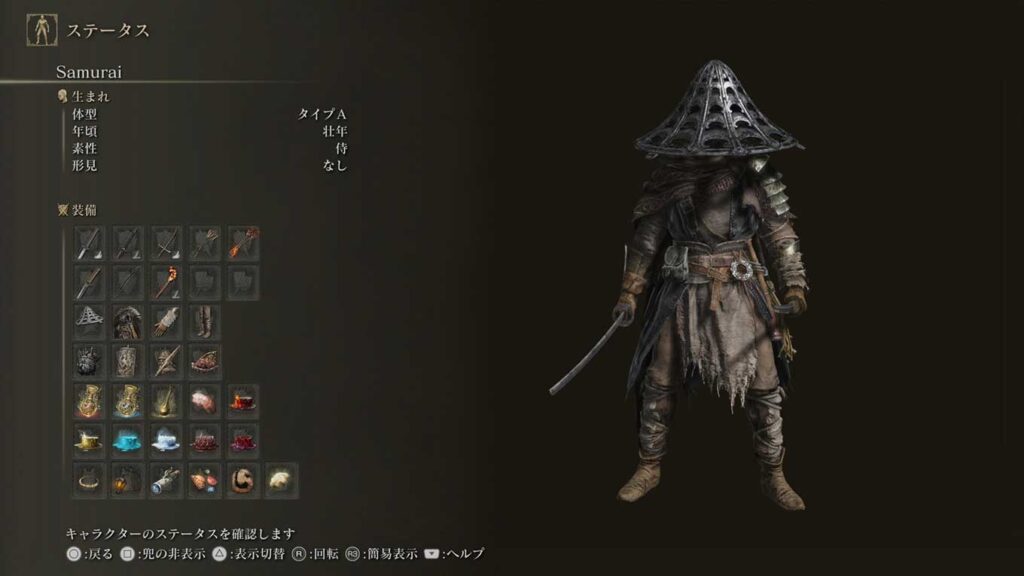Choose the burning torch weapon slot

[x=166, y=282]
